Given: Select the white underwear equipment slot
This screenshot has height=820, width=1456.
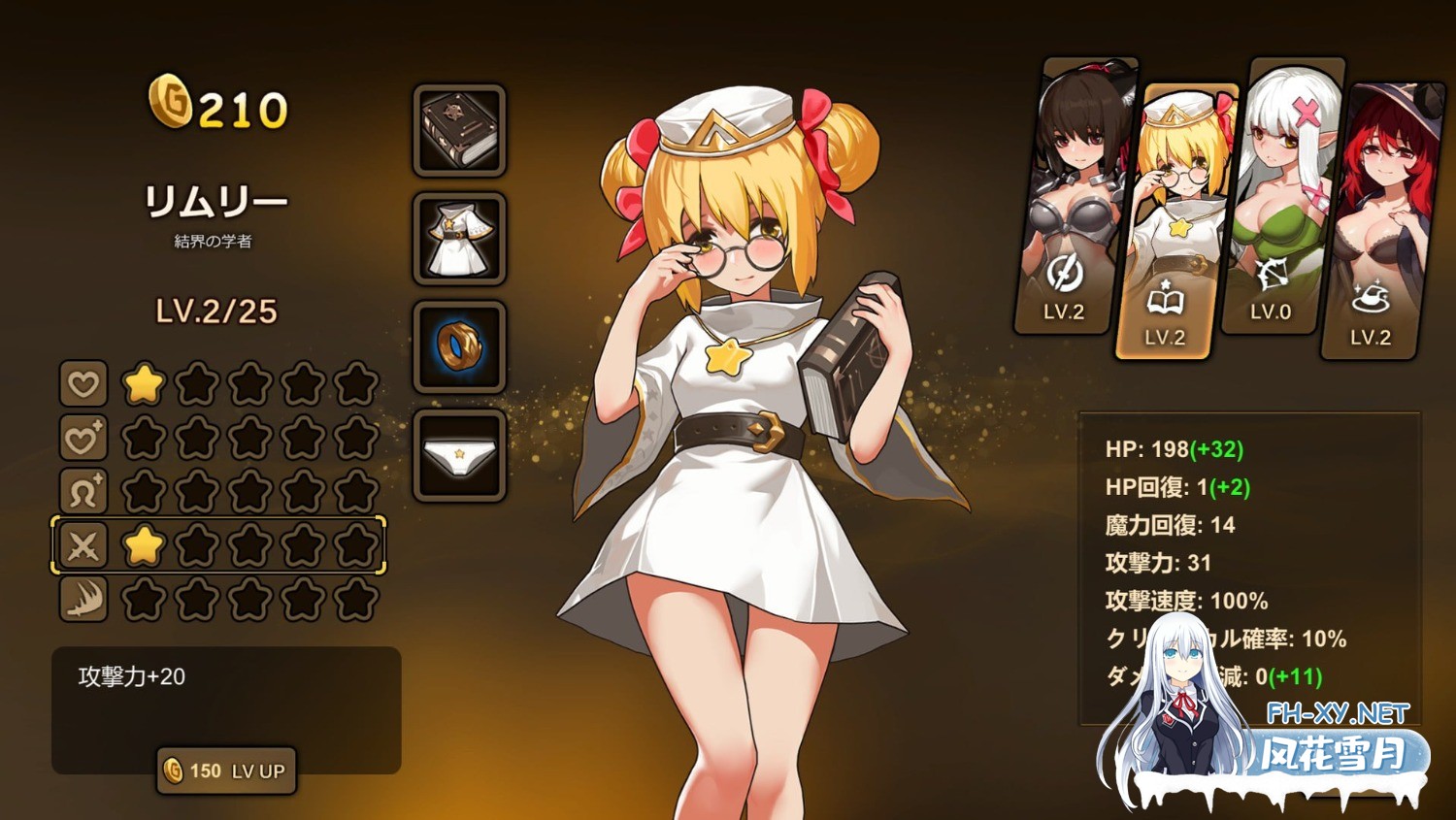Looking at the screenshot, I should coord(459,456).
